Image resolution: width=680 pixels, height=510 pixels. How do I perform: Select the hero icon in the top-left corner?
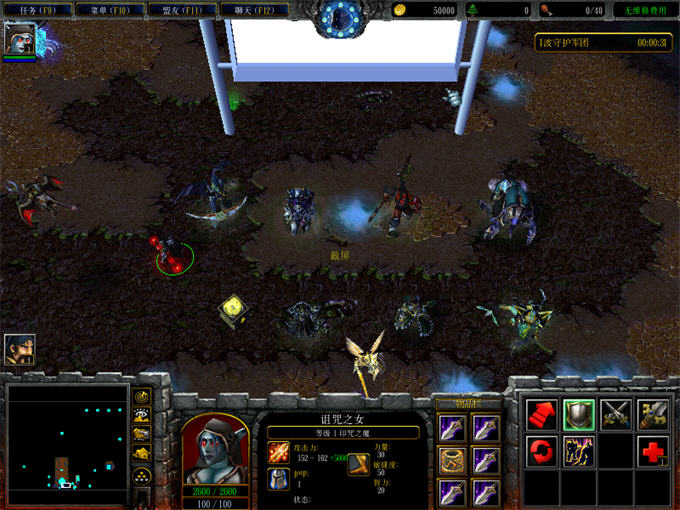pos(19,39)
